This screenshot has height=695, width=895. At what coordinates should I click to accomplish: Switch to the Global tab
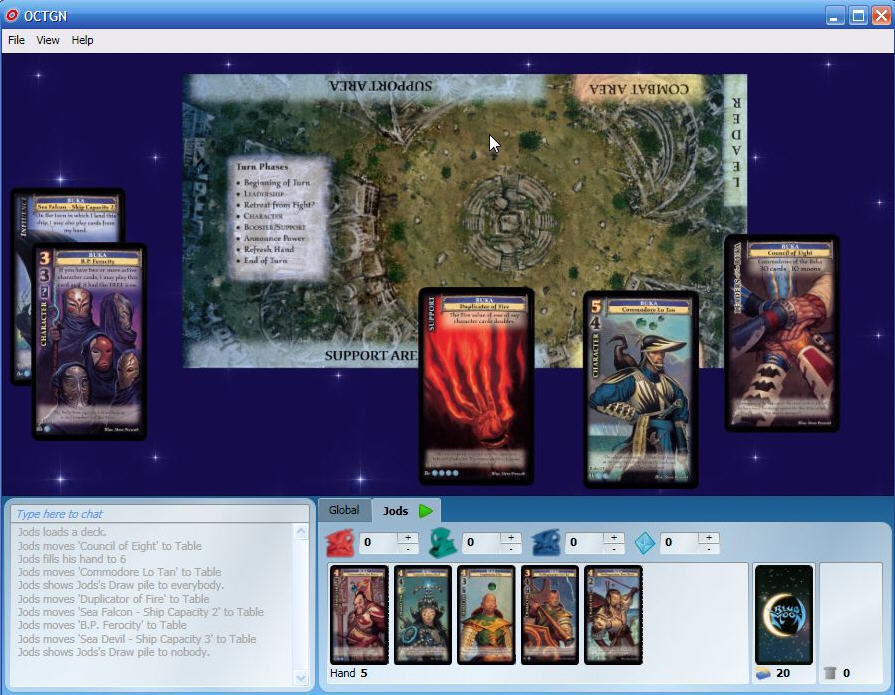click(344, 511)
